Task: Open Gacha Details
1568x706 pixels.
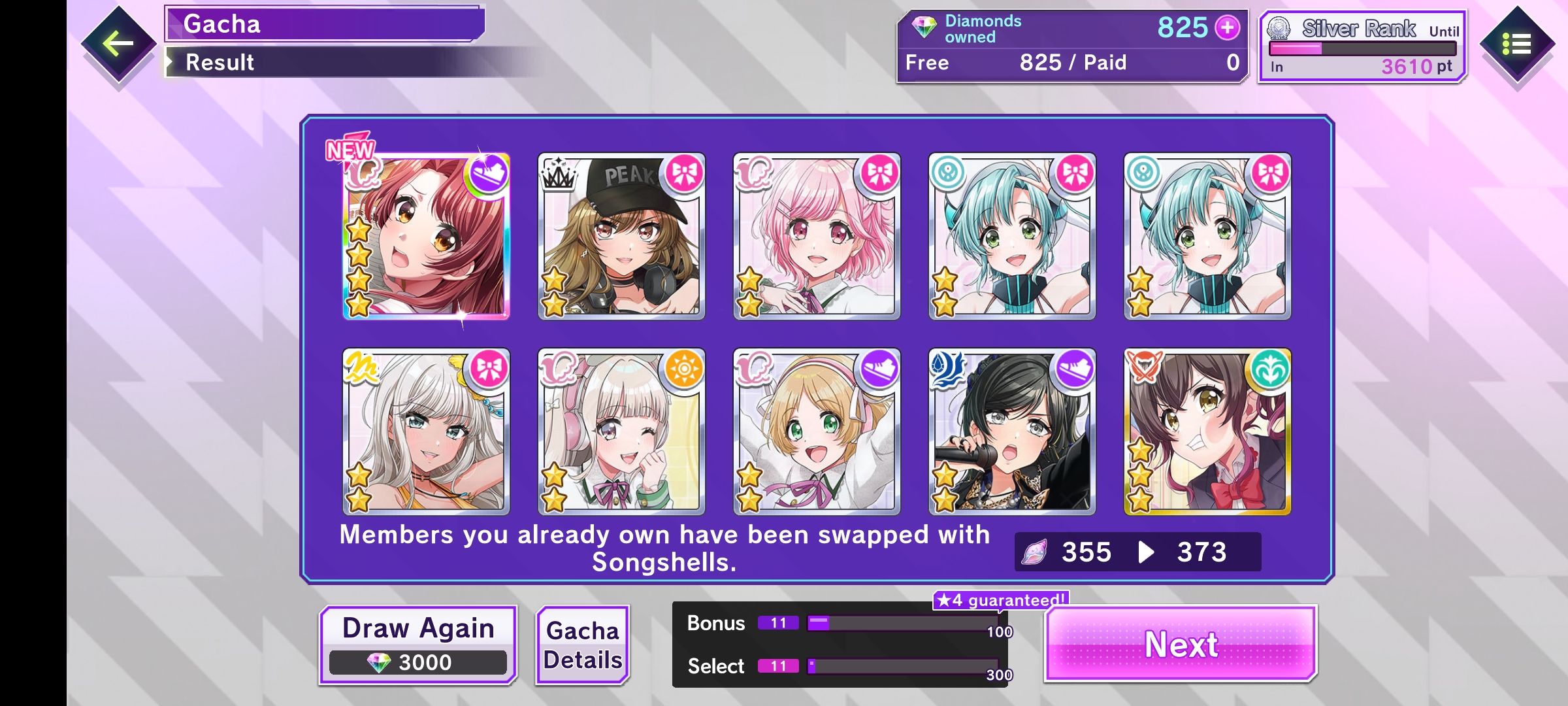Action: pyautogui.click(x=582, y=645)
